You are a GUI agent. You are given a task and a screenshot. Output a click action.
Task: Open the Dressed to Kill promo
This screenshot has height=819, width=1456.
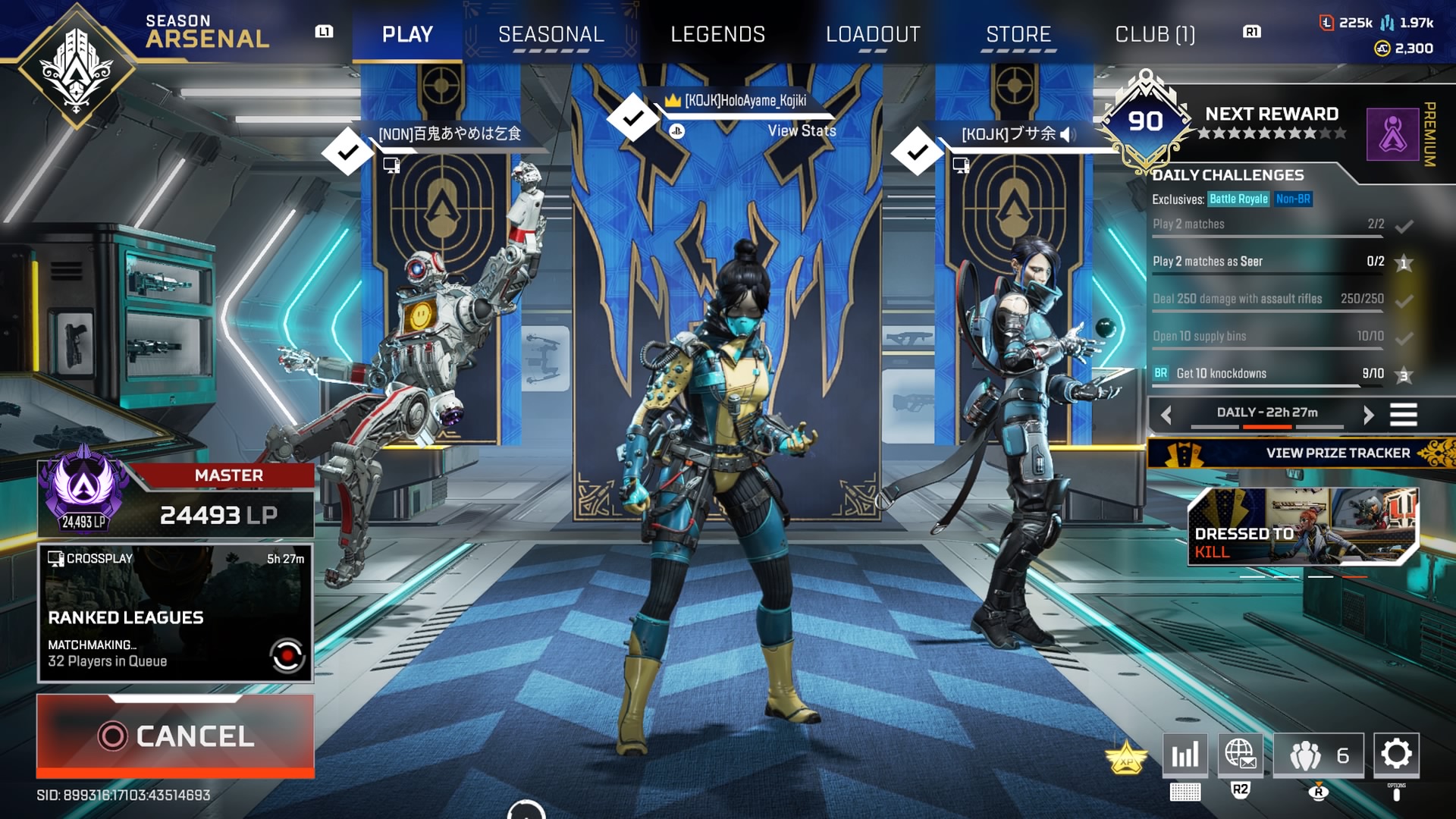pos(1301,527)
